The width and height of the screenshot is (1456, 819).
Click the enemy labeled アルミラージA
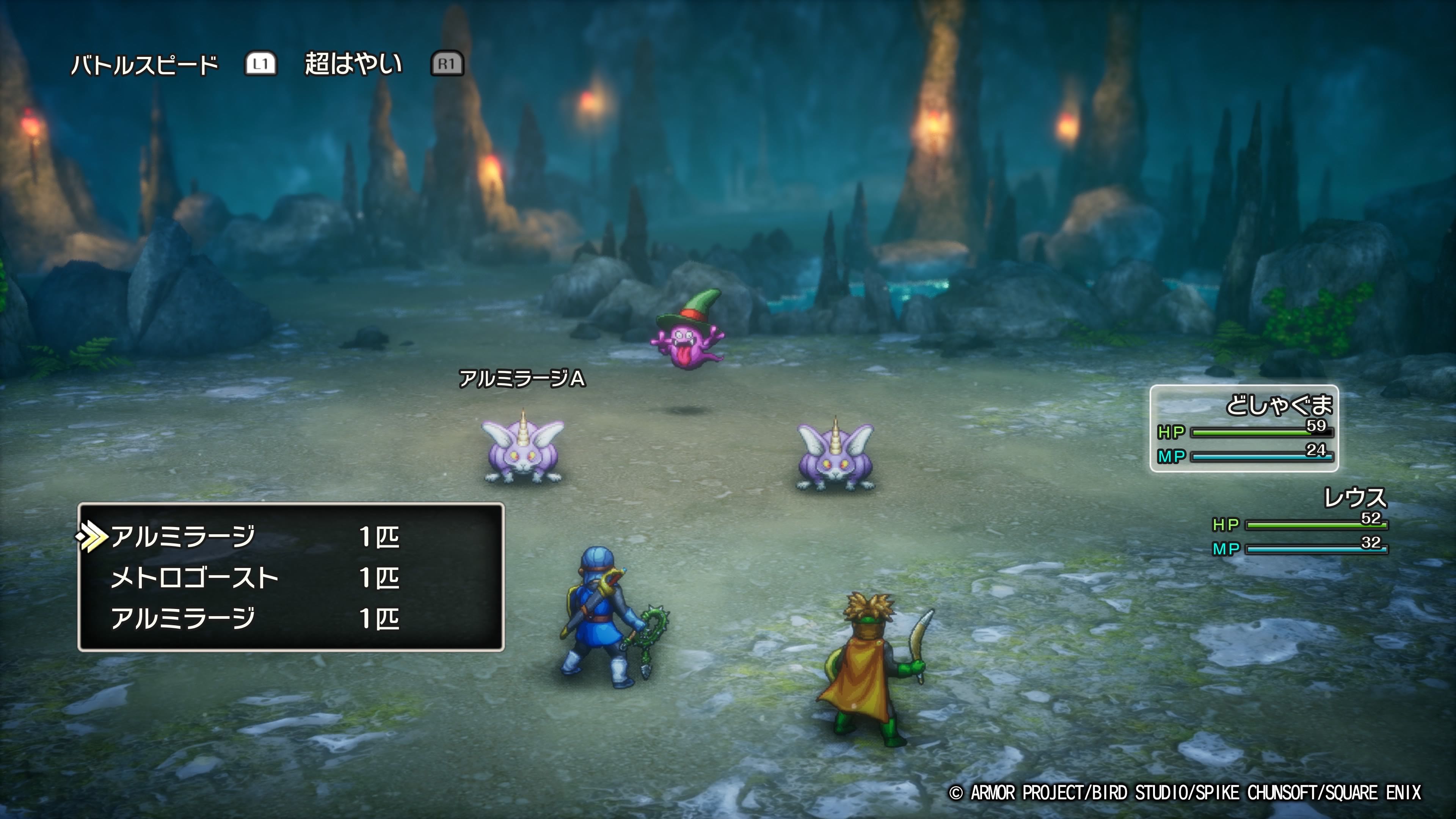523,449
